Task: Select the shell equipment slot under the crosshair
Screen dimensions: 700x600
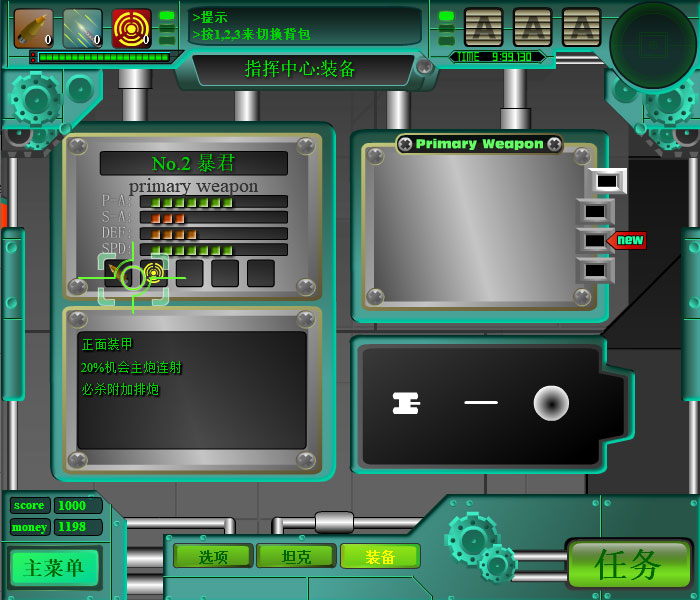Action: [x=120, y=272]
